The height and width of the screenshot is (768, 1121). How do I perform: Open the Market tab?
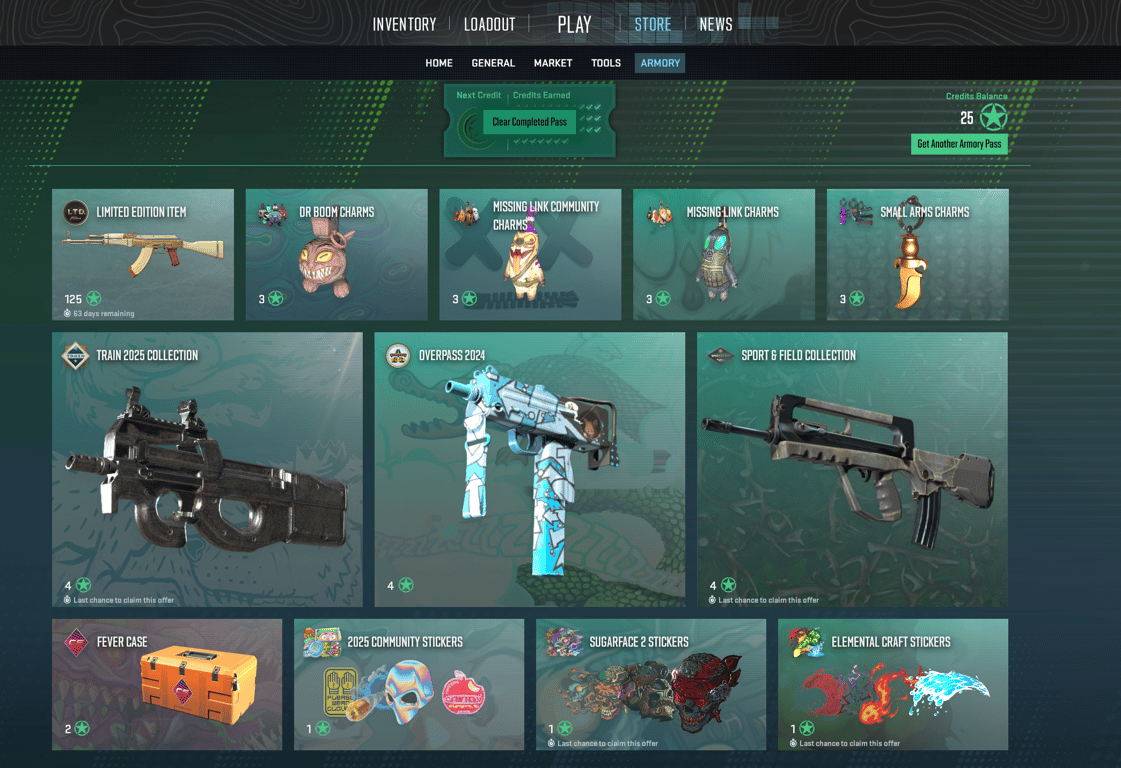pos(553,63)
